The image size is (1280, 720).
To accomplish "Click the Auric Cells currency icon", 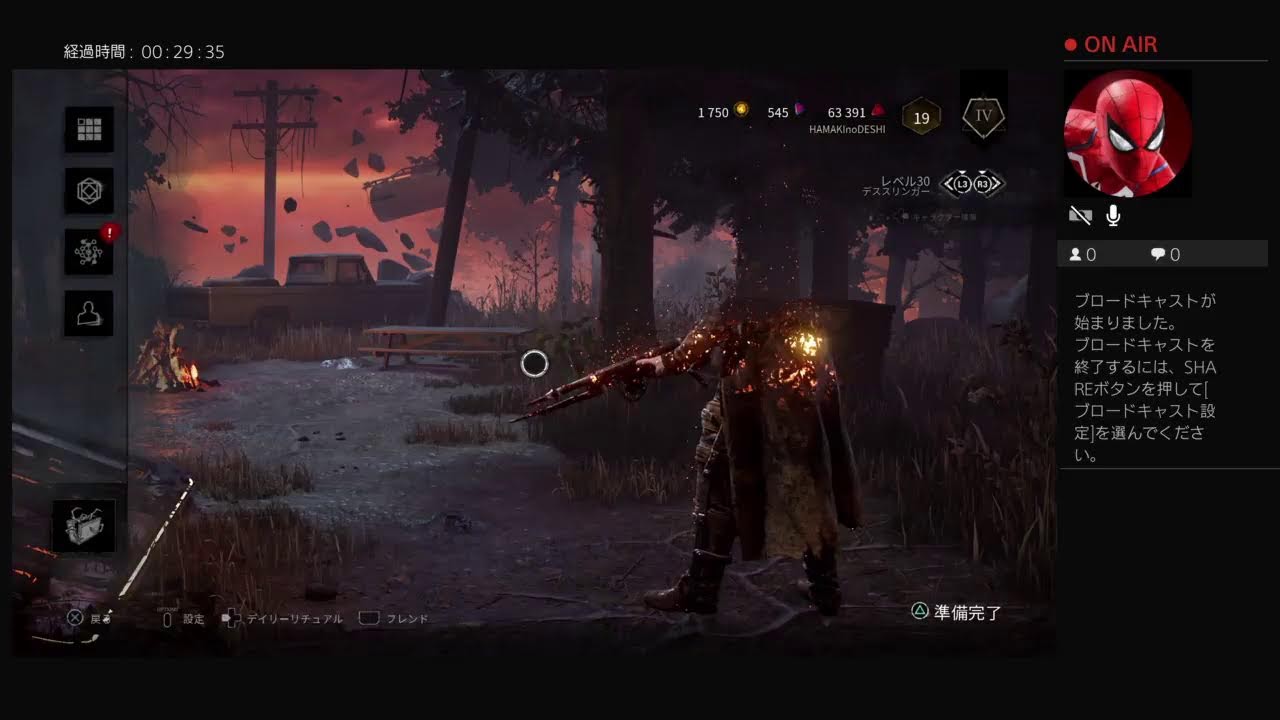I will click(741, 111).
